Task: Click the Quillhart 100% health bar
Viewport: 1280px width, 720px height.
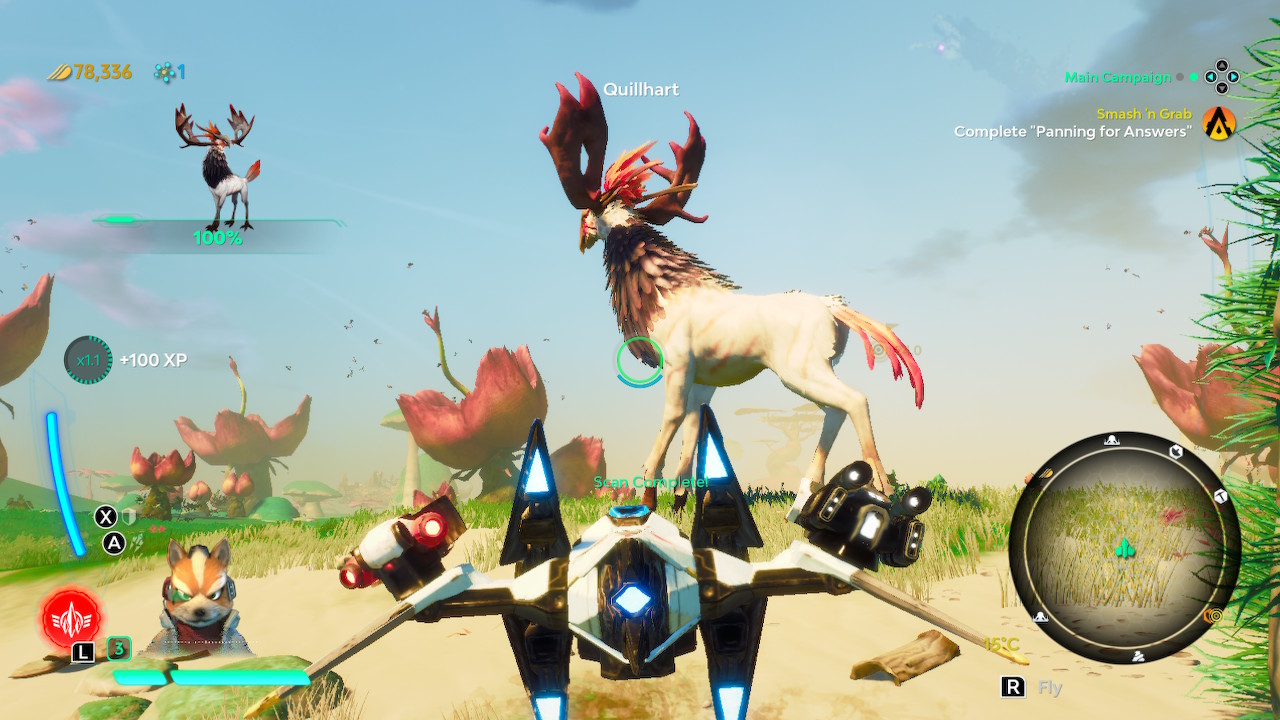Action: (x=216, y=223)
